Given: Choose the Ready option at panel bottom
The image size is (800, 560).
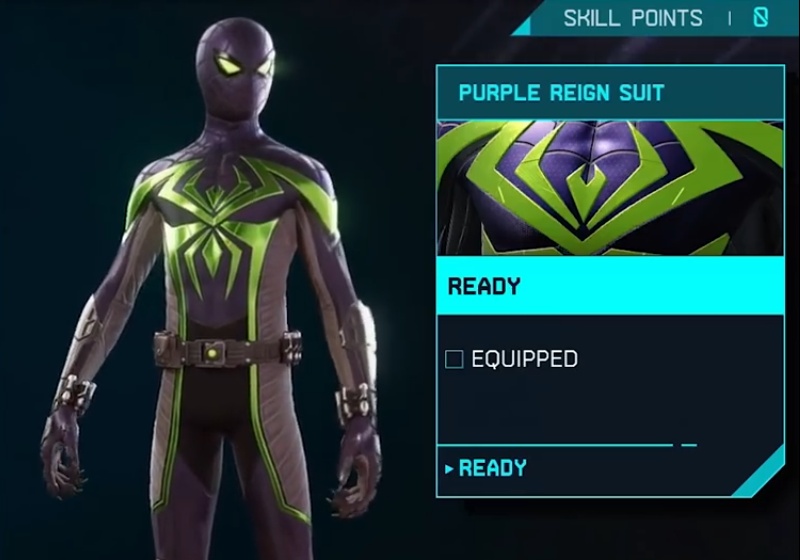Looking at the screenshot, I should tap(492, 468).
